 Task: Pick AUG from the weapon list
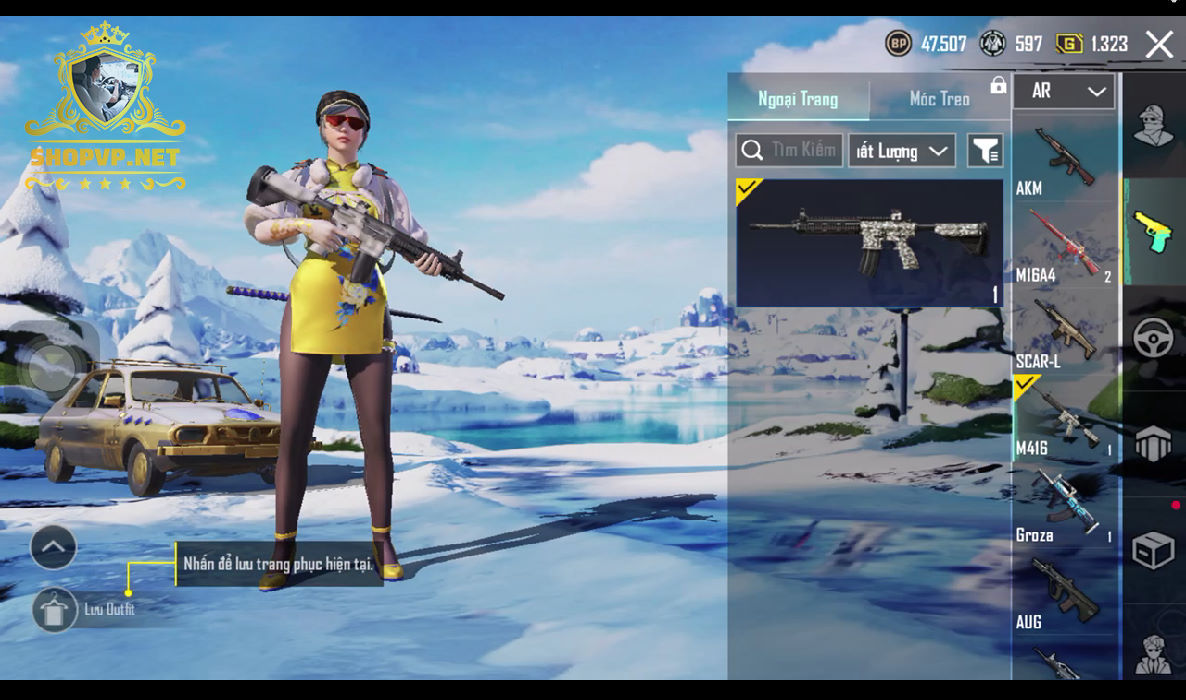(1064, 593)
